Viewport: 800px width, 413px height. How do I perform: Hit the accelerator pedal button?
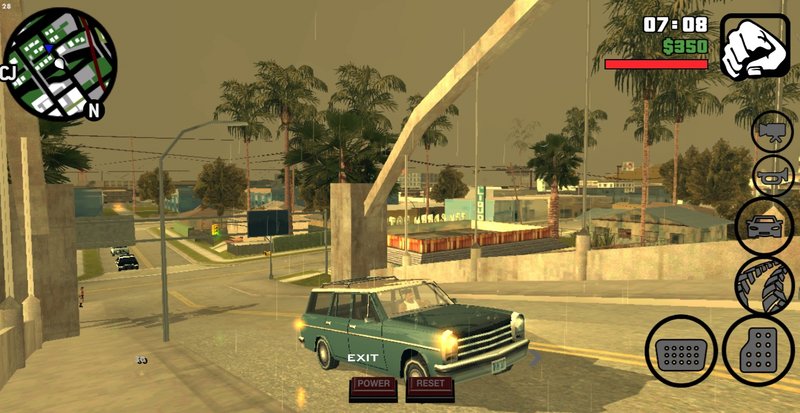click(759, 351)
